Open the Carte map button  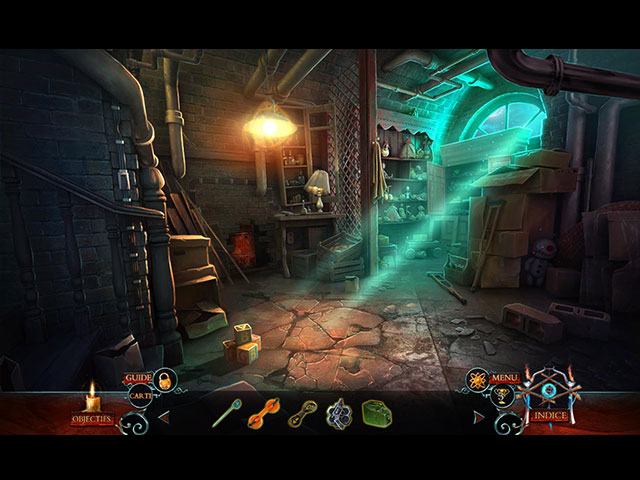139,396
